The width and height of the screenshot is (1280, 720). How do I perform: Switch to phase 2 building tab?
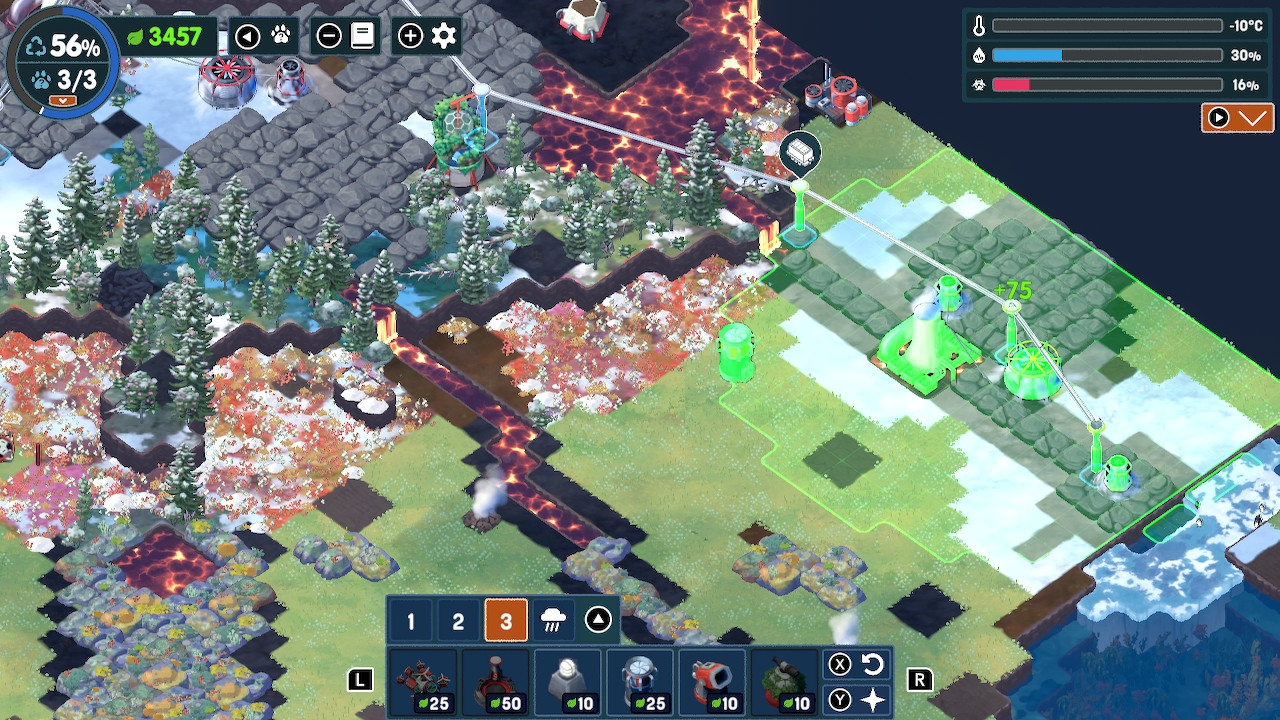point(458,621)
